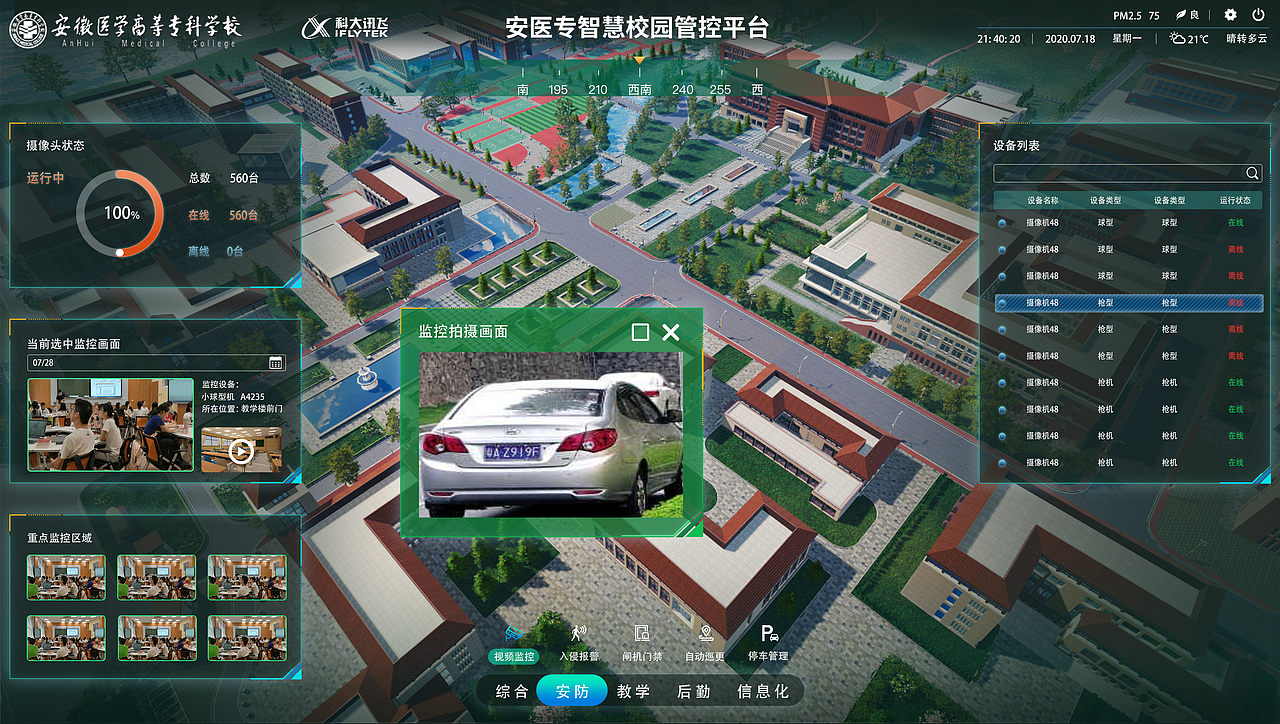
Task: Toggle the blue indicator on the first camera row
Action: click(x=1002, y=222)
